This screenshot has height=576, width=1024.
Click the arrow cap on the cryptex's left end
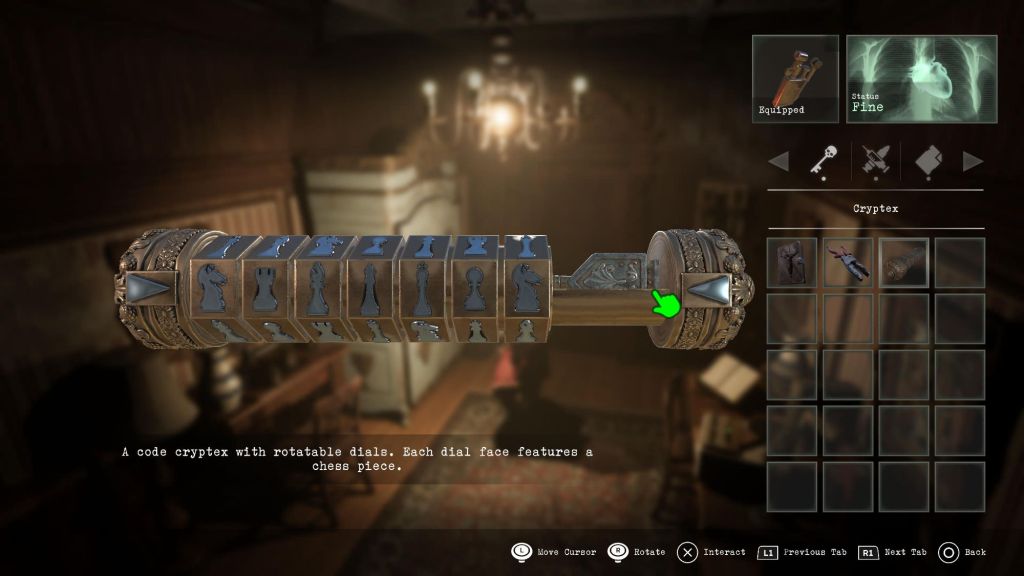pyautogui.click(x=149, y=291)
